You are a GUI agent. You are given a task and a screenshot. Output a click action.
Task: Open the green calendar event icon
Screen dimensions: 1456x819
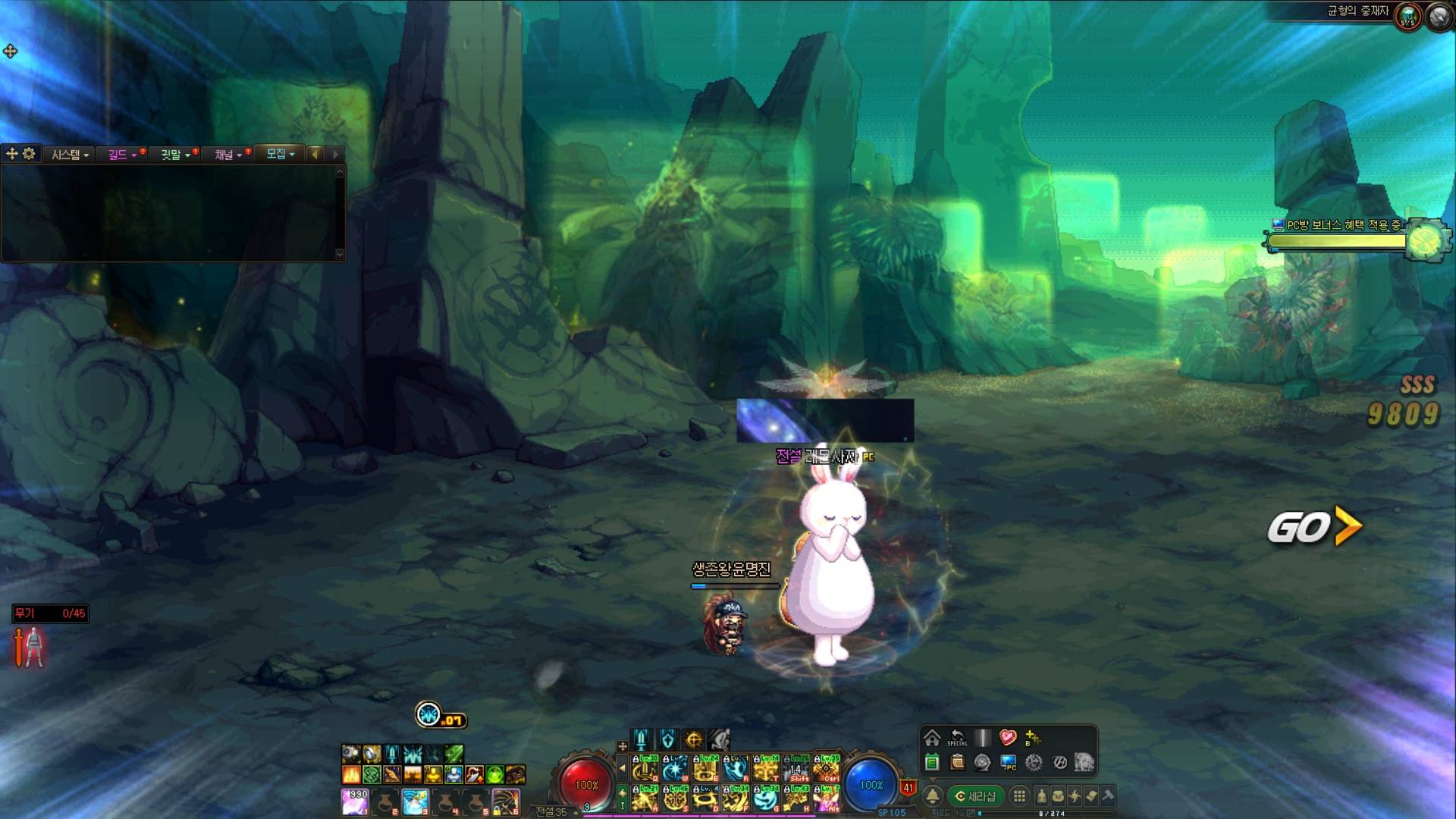tap(932, 762)
